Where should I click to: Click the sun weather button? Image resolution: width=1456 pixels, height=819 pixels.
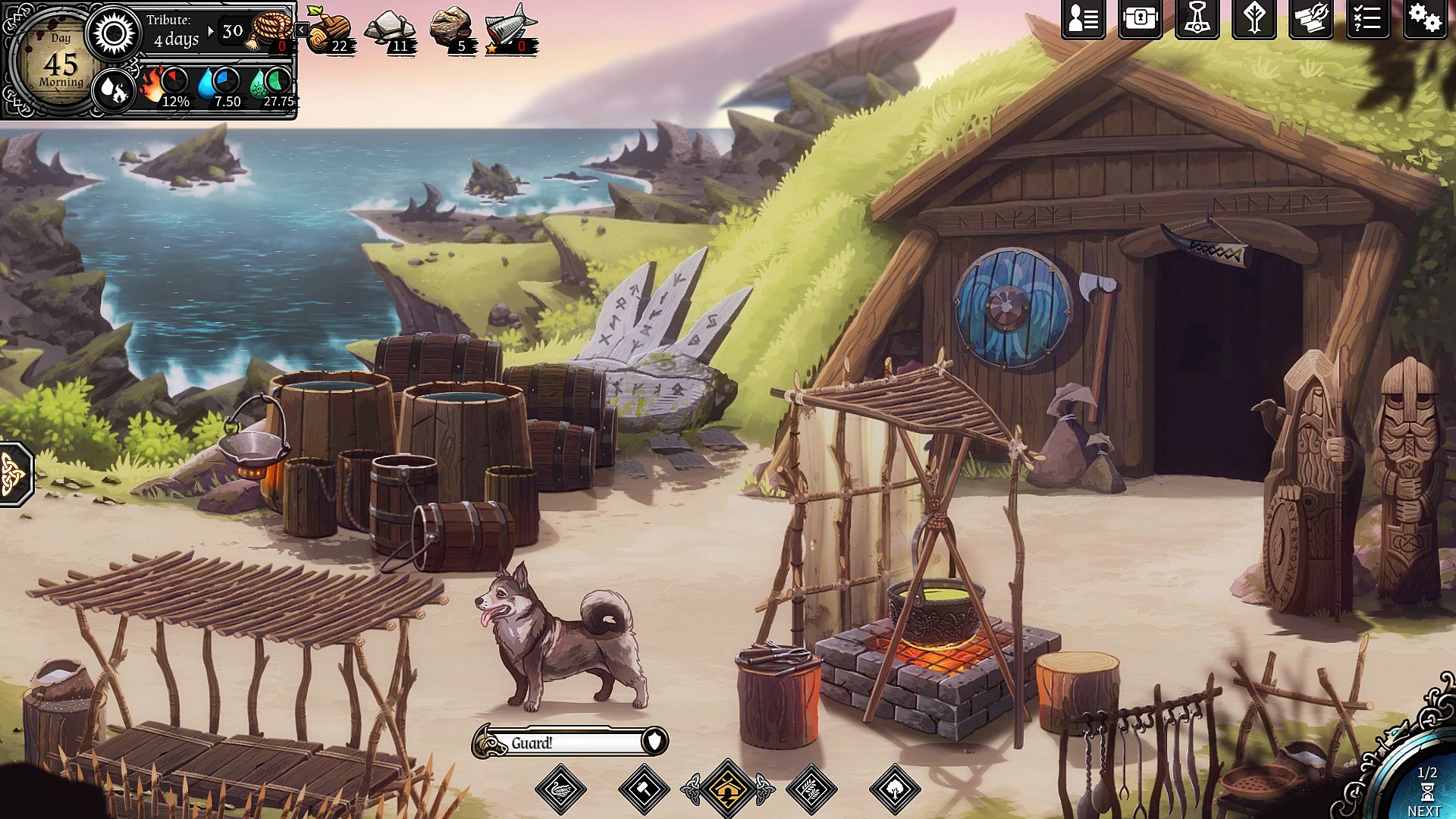coord(114,33)
